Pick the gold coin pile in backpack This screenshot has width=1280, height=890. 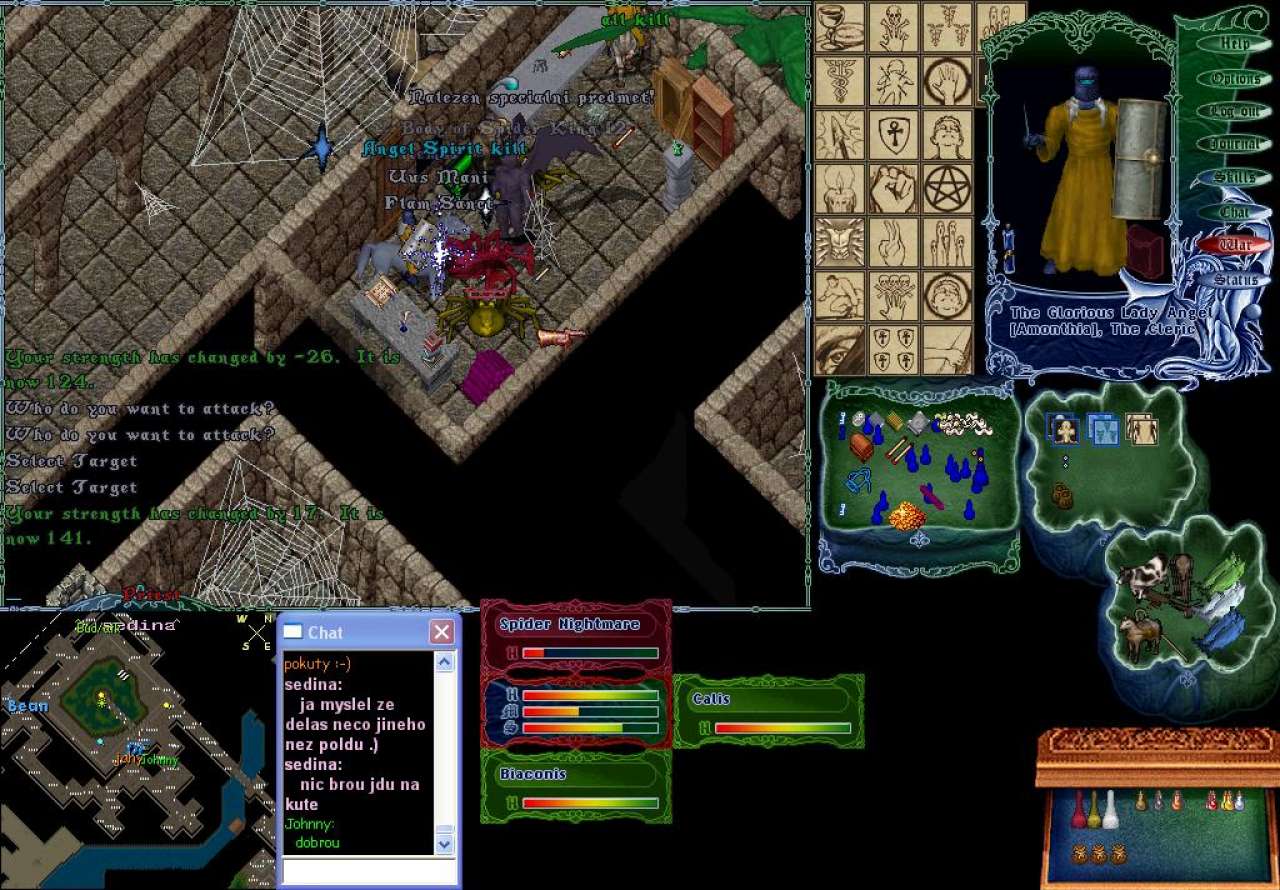point(907,516)
